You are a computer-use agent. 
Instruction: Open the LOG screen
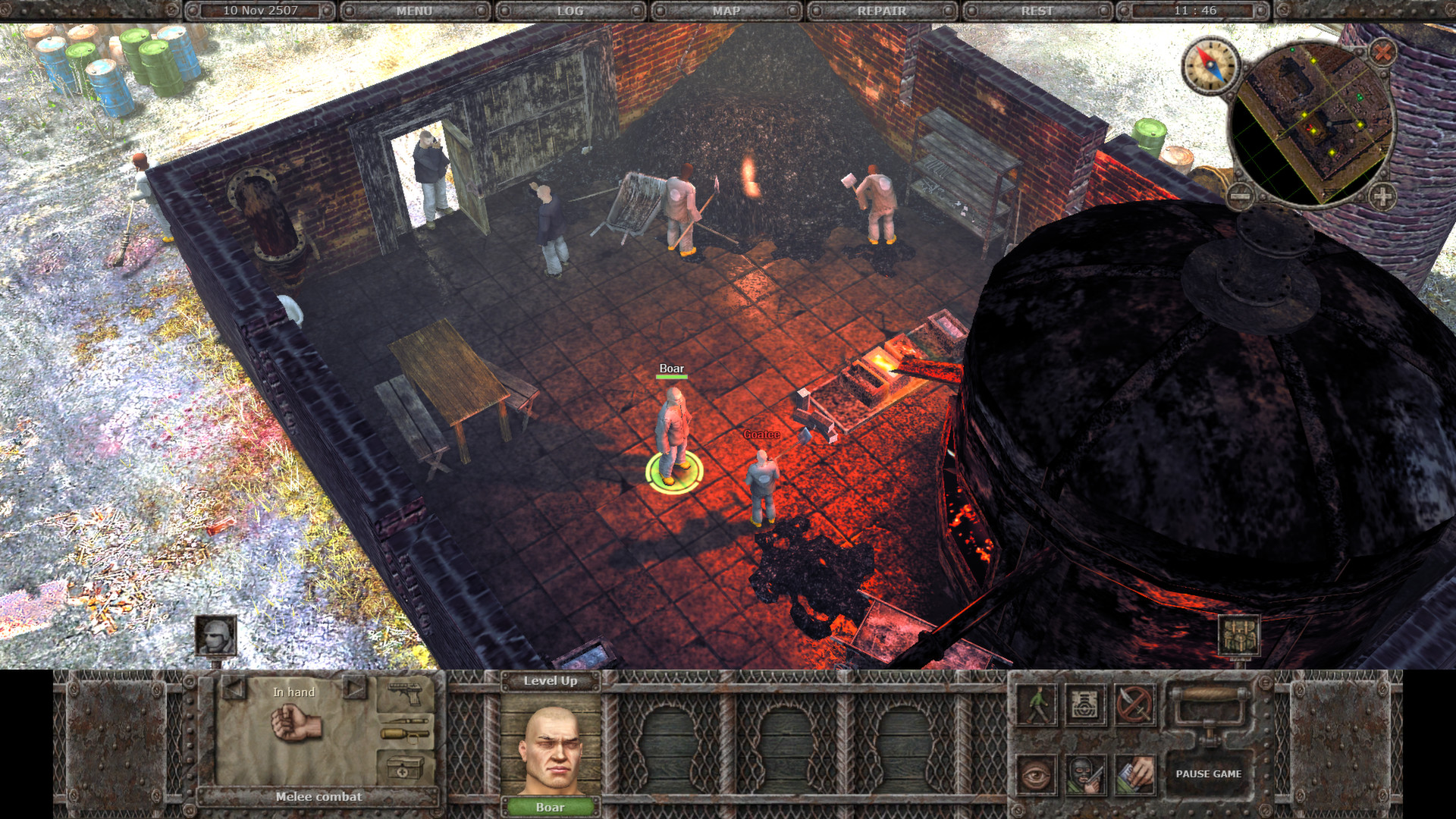pos(570,11)
